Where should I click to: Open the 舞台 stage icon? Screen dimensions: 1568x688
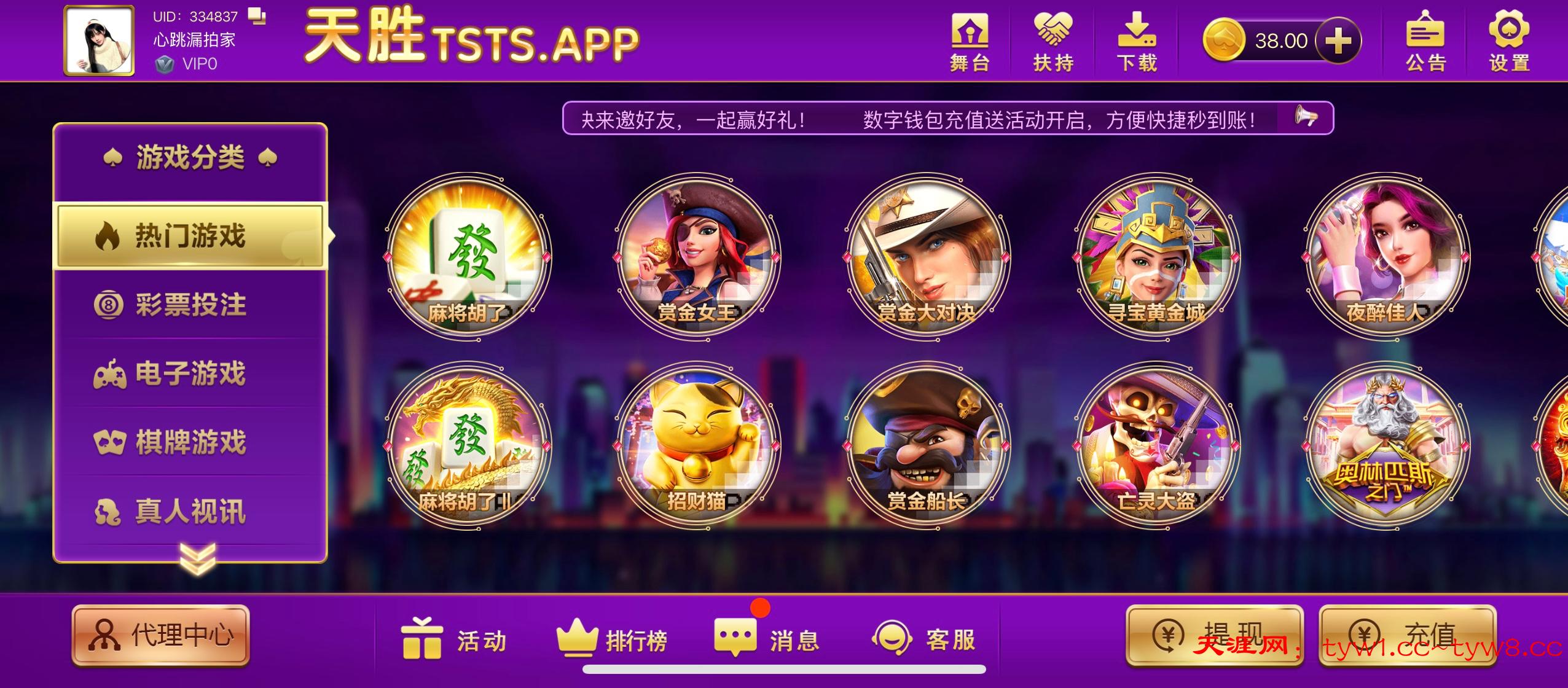tap(970, 42)
